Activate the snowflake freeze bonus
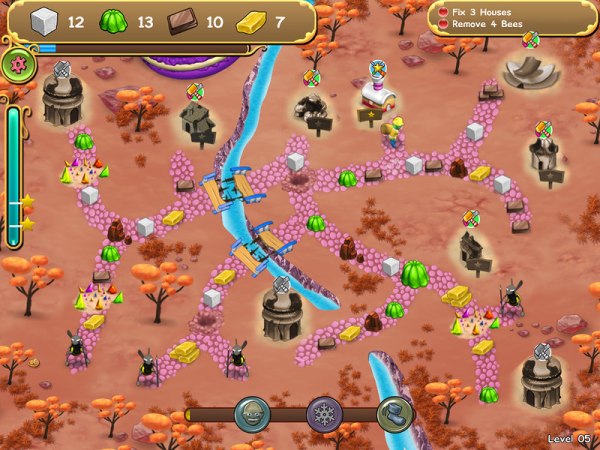 tap(322, 415)
